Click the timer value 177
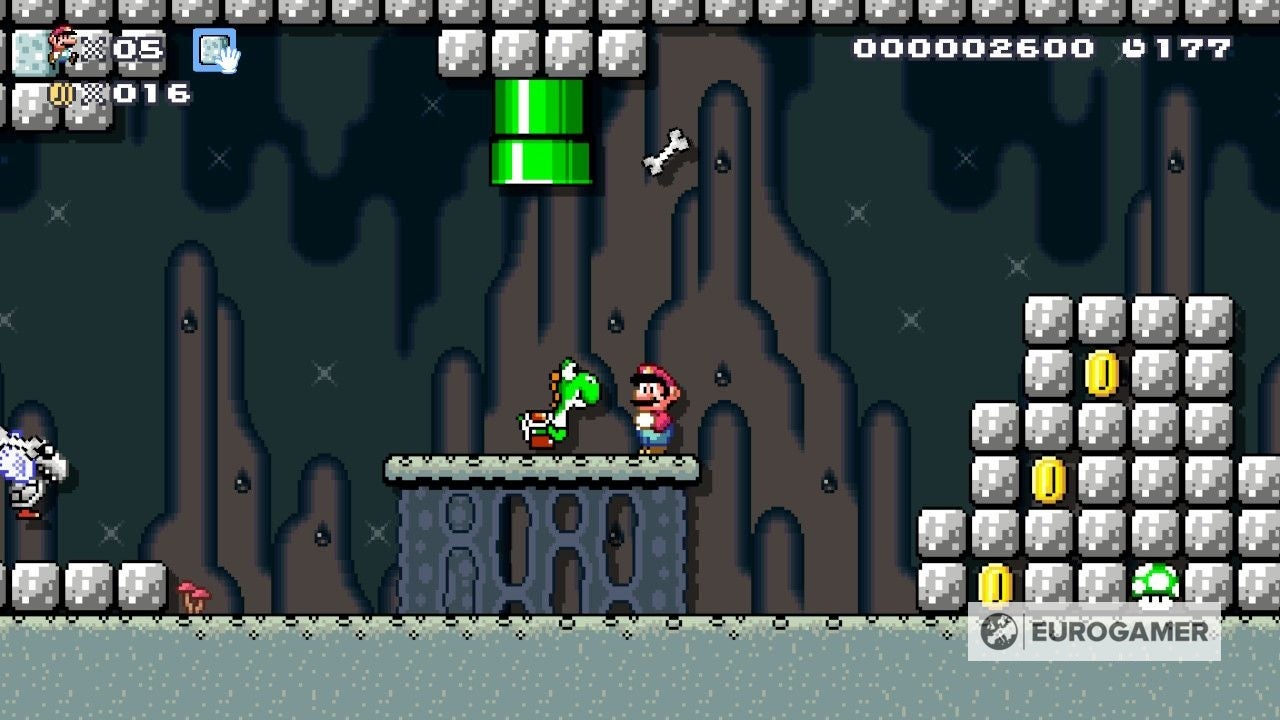Screen dimensions: 1280x720 pyautogui.click(x=1190, y=45)
